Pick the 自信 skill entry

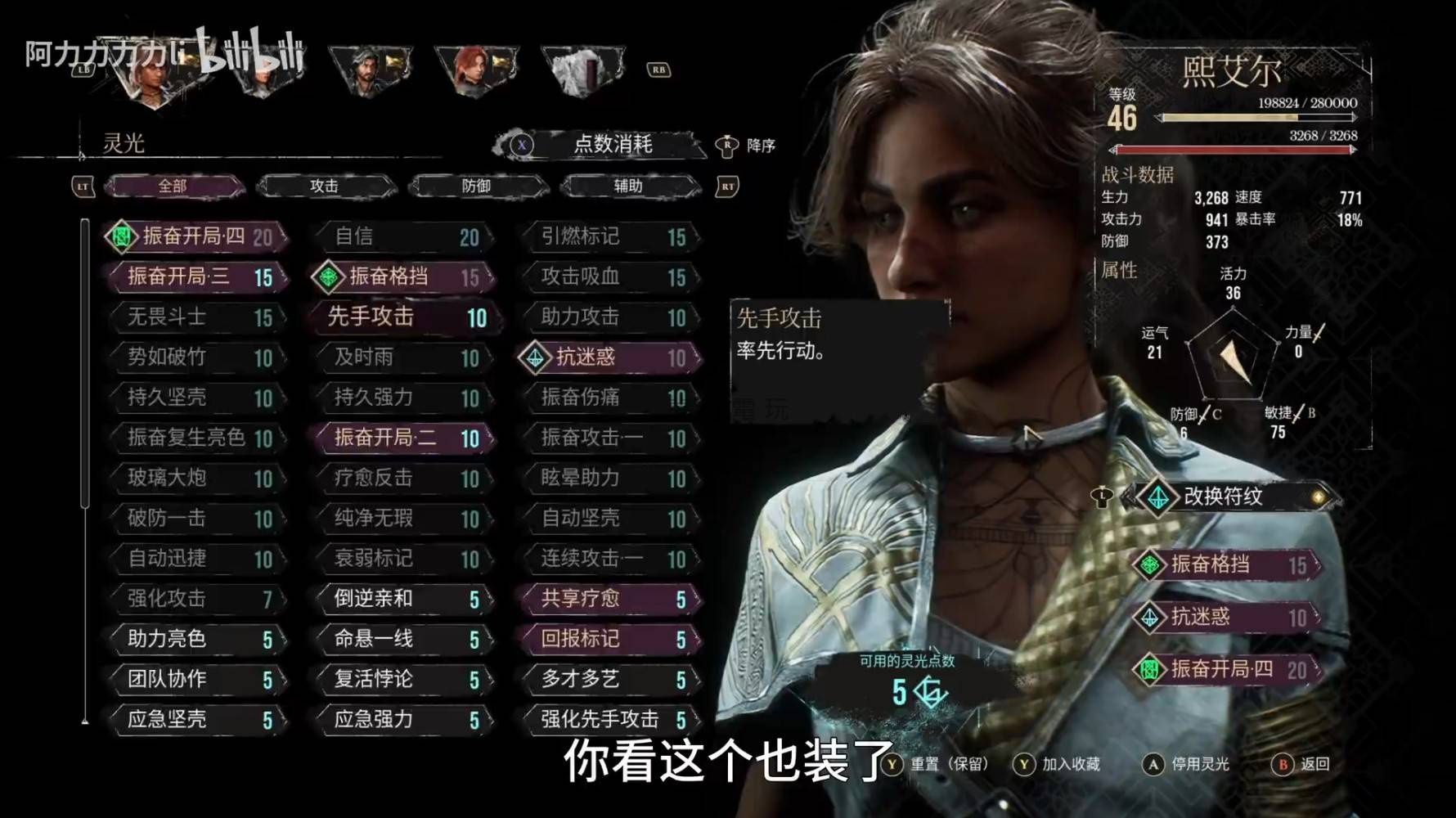pos(402,237)
